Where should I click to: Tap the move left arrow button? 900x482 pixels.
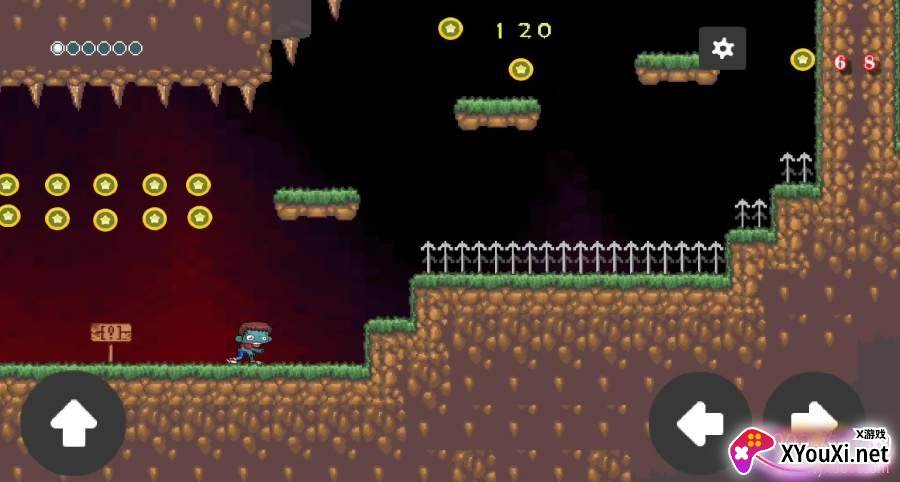pyautogui.click(x=700, y=424)
